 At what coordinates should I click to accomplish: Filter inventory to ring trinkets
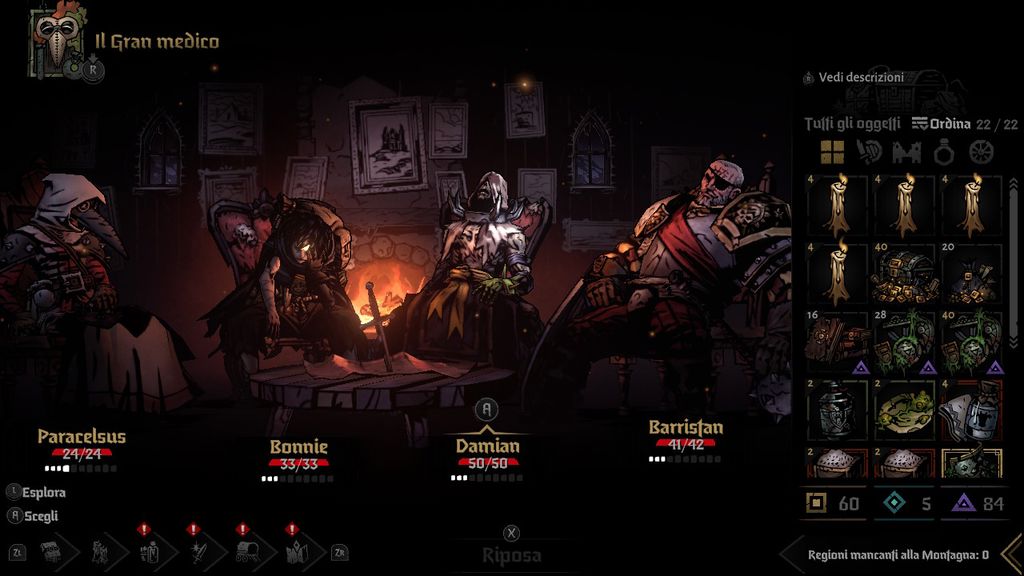(x=944, y=152)
